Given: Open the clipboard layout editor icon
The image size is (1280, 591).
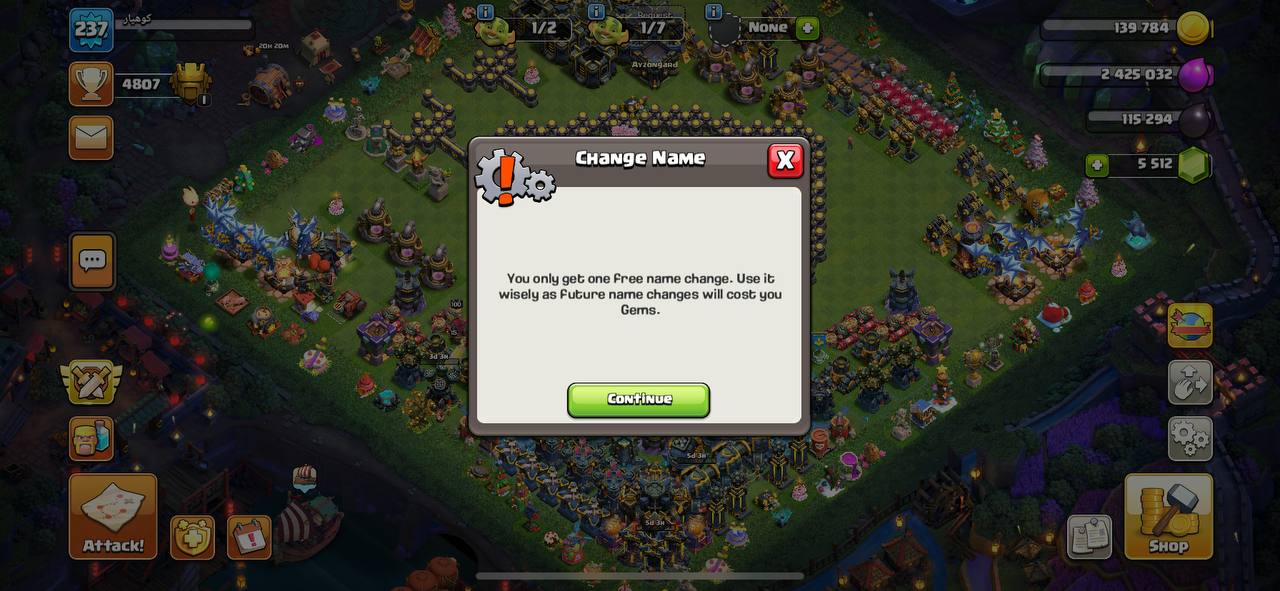Looking at the screenshot, I should [1089, 537].
